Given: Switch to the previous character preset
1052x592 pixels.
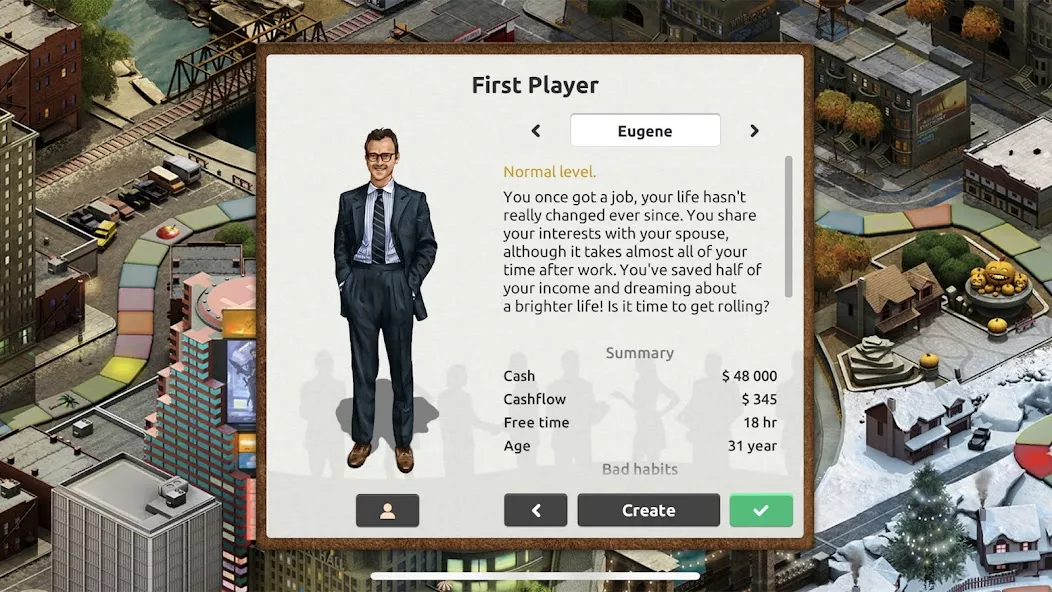Looking at the screenshot, I should click(536, 131).
